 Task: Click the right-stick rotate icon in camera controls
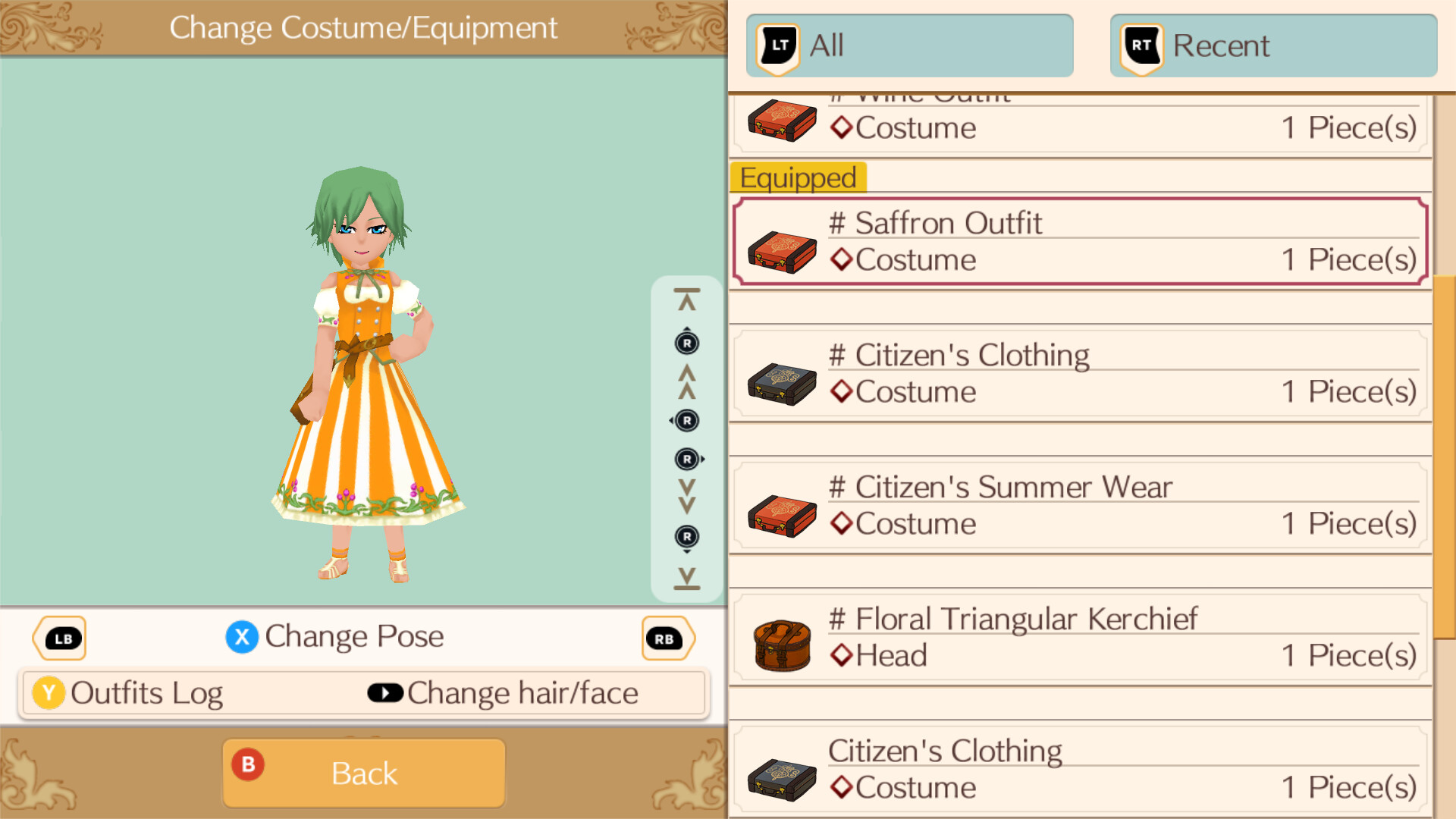pyautogui.click(x=686, y=458)
